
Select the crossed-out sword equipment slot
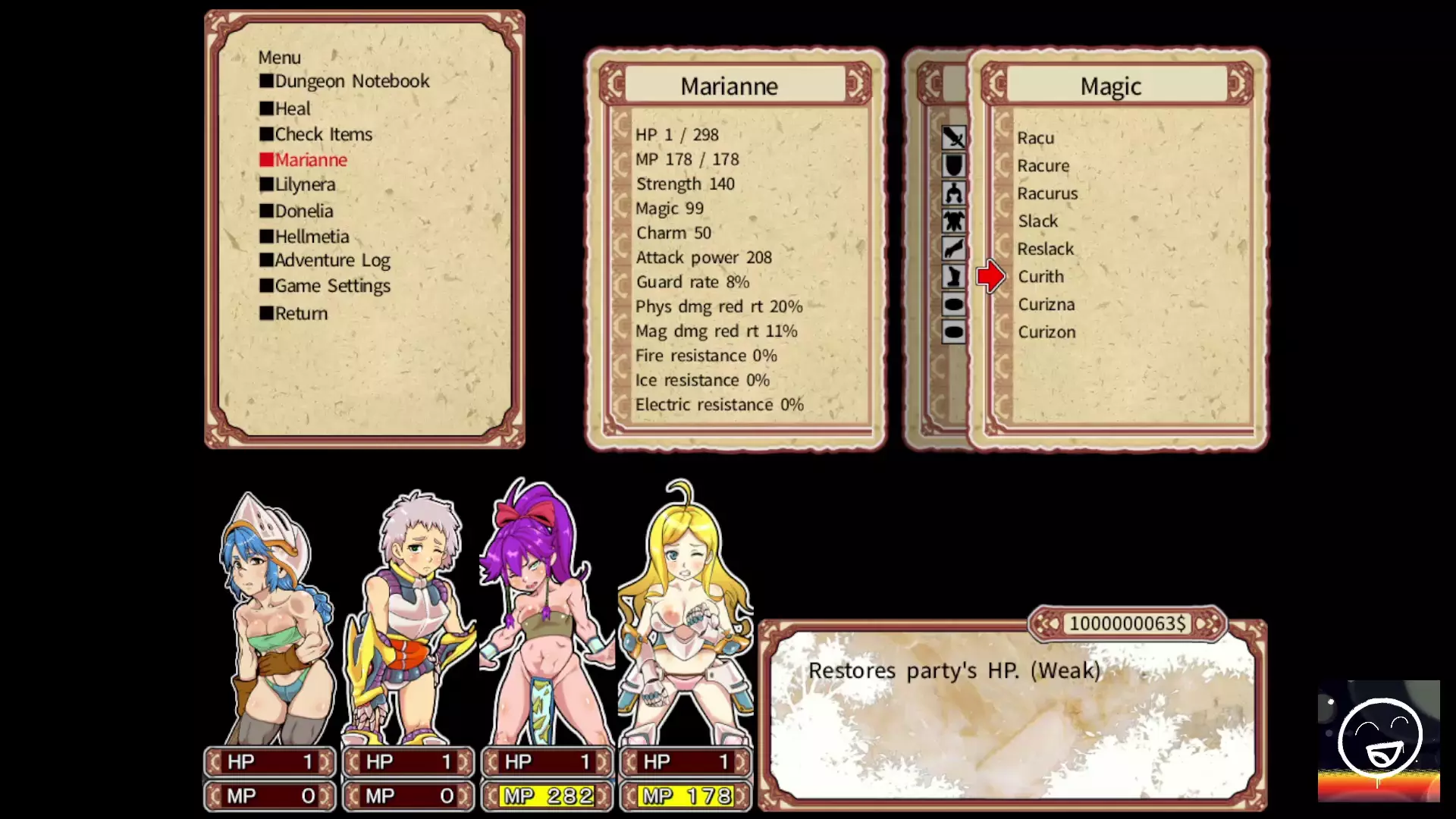[953, 137]
